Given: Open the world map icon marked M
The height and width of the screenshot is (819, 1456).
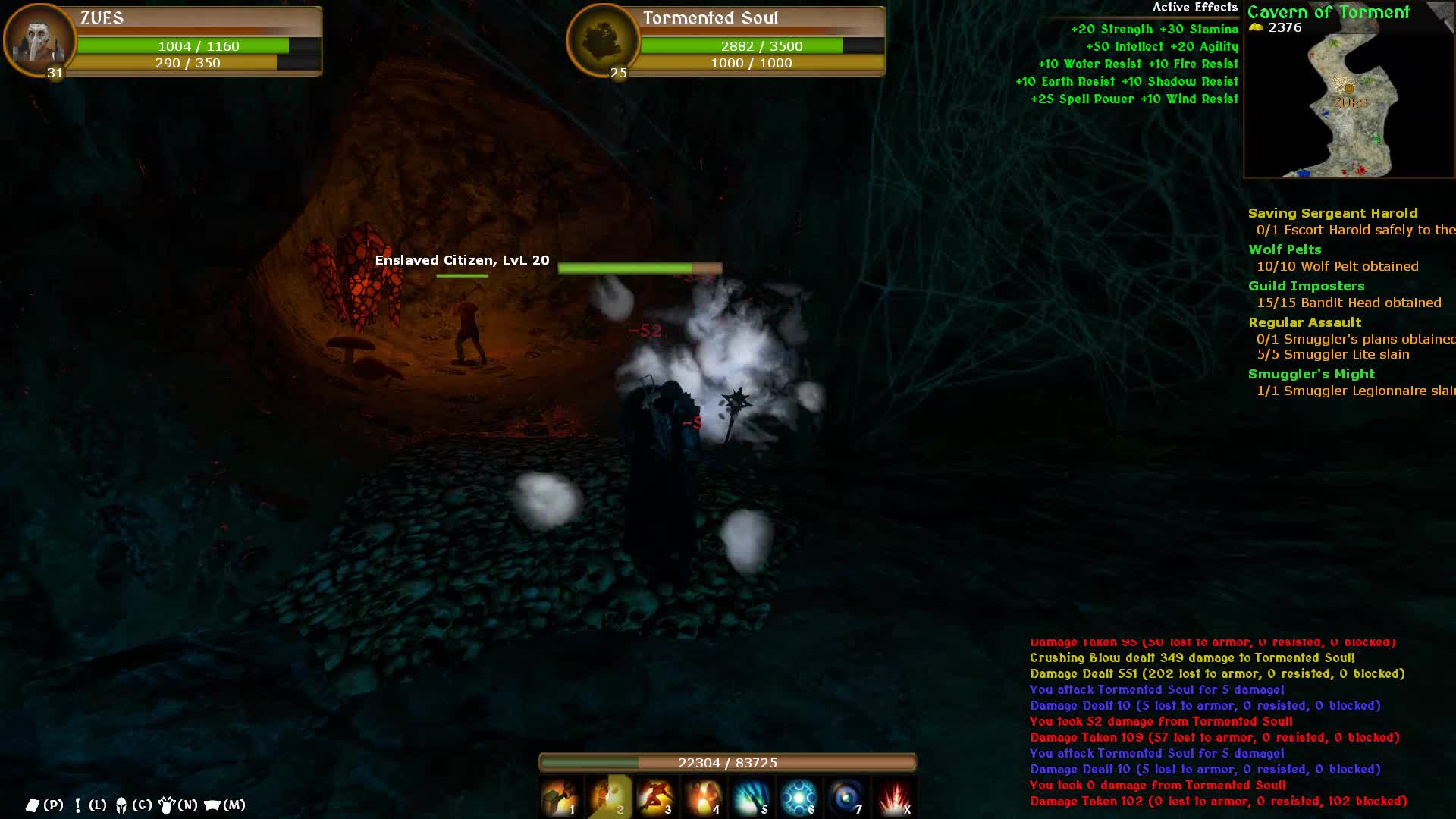Looking at the screenshot, I should [x=213, y=805].
